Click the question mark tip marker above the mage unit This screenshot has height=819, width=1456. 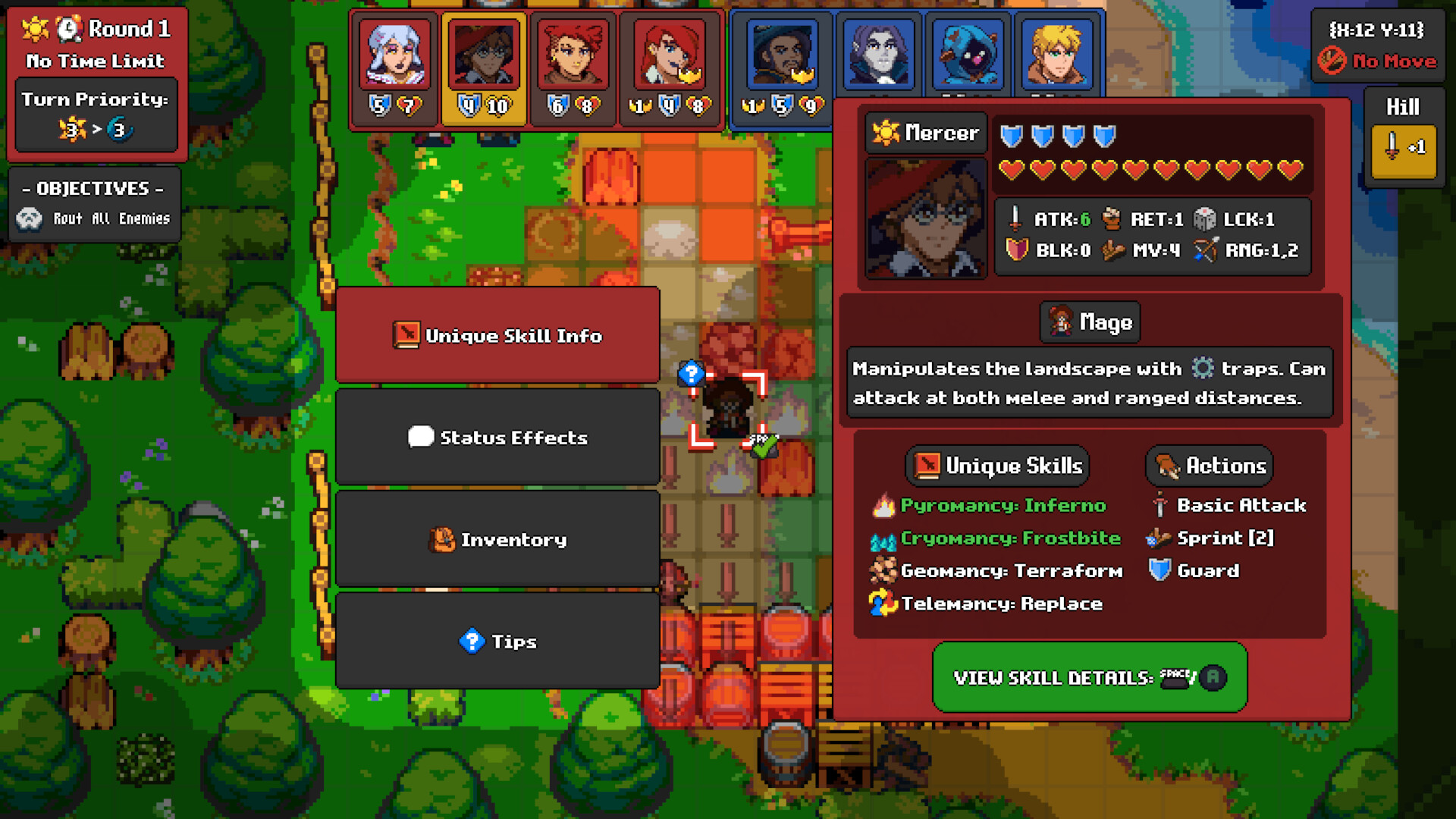tap(690, 372)
